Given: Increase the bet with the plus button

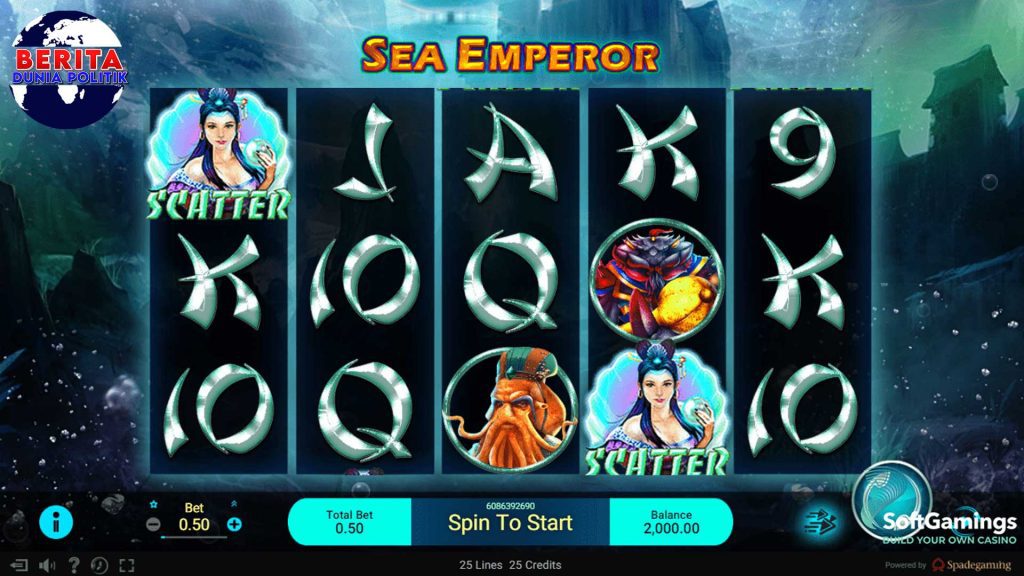Looking at the screenshot, I should [x=234, y=524].
